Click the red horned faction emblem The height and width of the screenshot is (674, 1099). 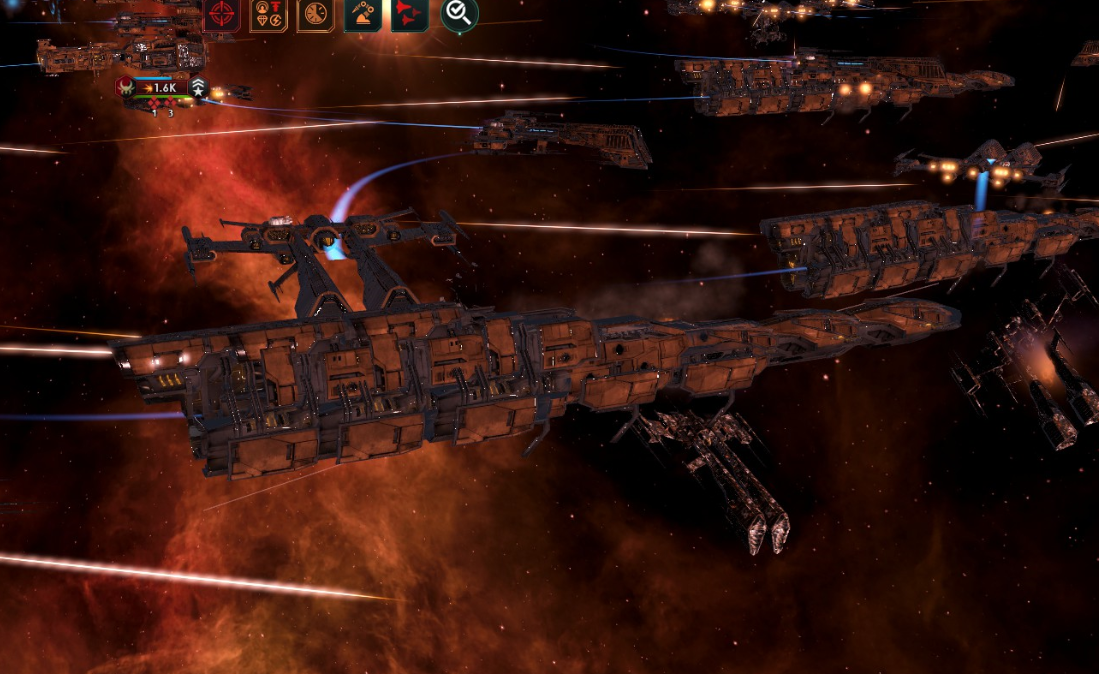pos(125,88)
